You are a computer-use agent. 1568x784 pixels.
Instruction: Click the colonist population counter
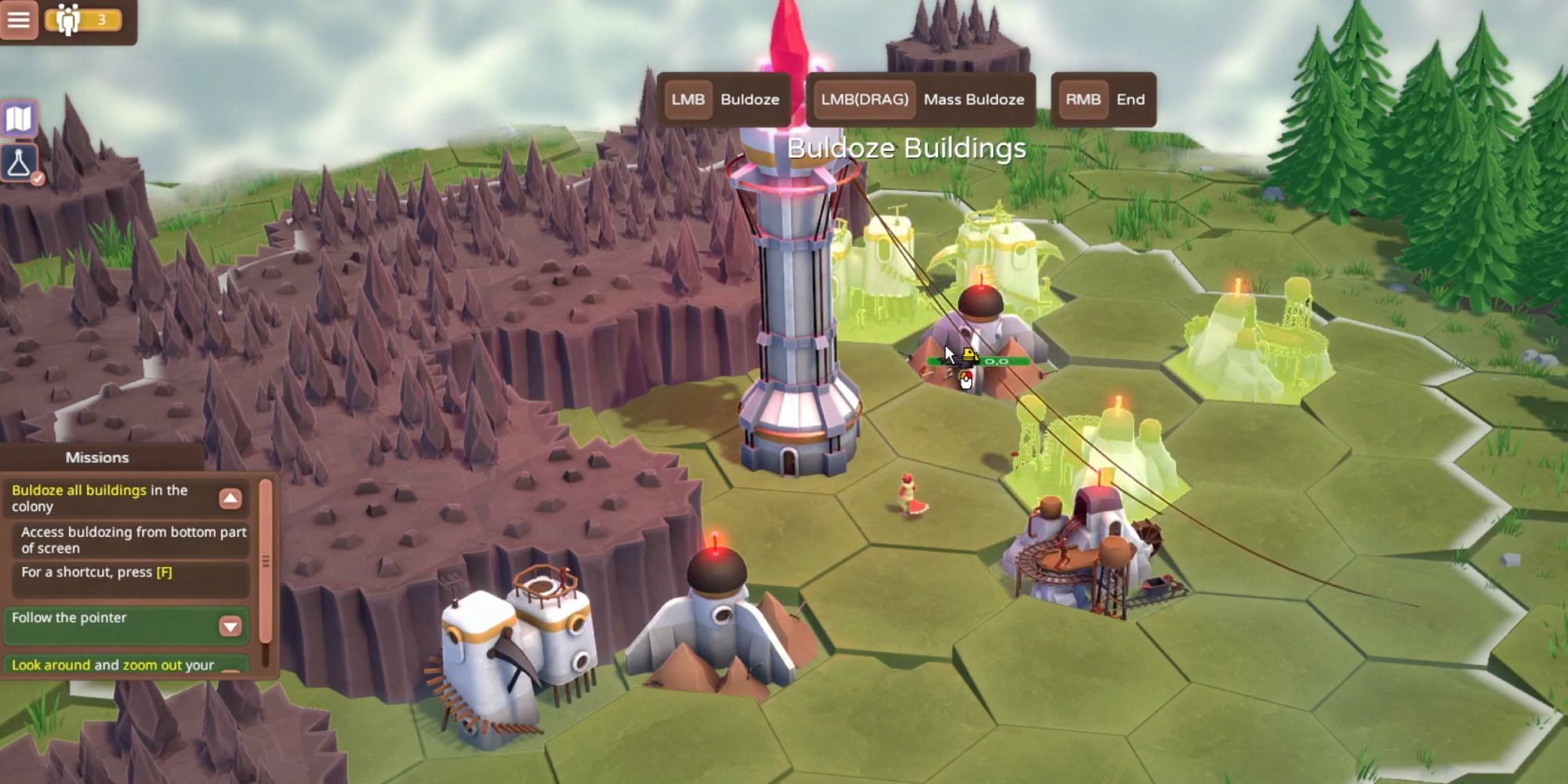(x=84, y=20)
